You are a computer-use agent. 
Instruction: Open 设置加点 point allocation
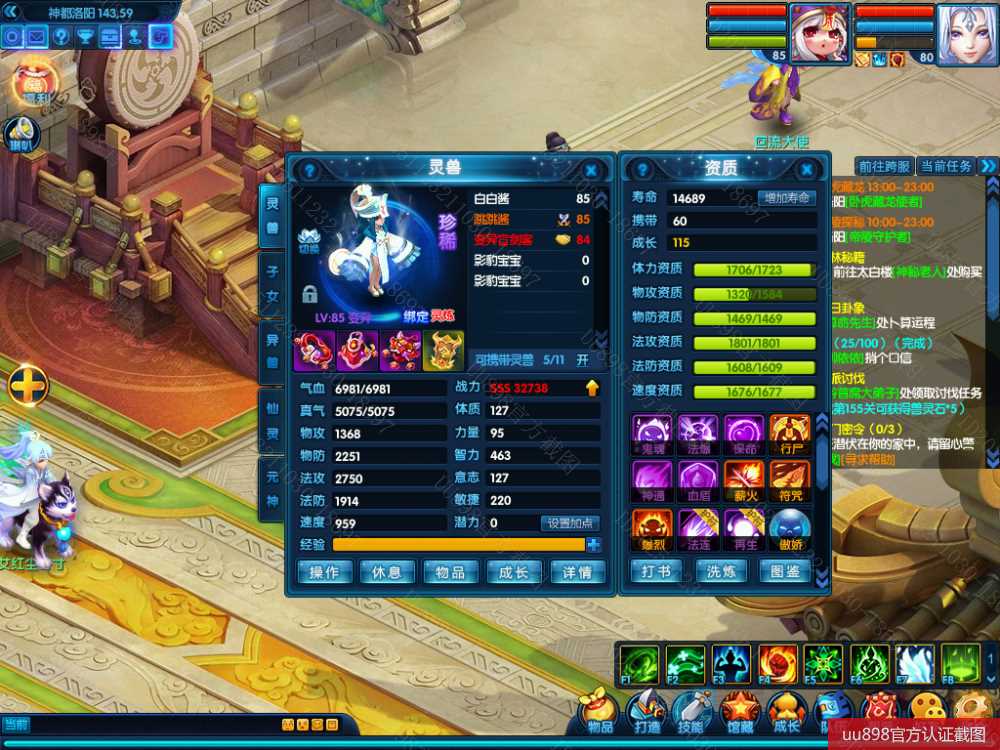click(571, 523)
